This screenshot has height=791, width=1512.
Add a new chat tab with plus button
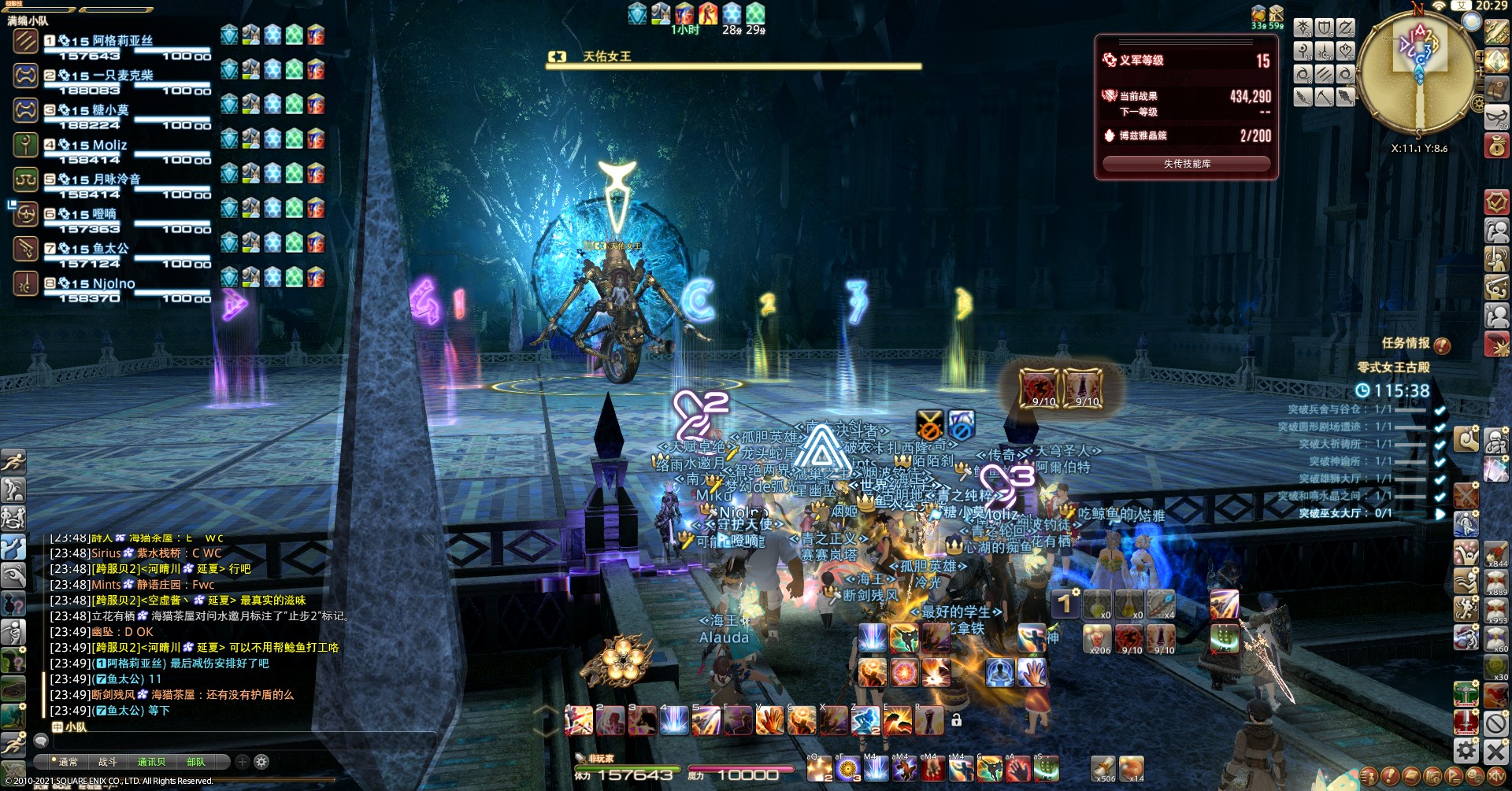pyautogui.click(x=243, y=762)
